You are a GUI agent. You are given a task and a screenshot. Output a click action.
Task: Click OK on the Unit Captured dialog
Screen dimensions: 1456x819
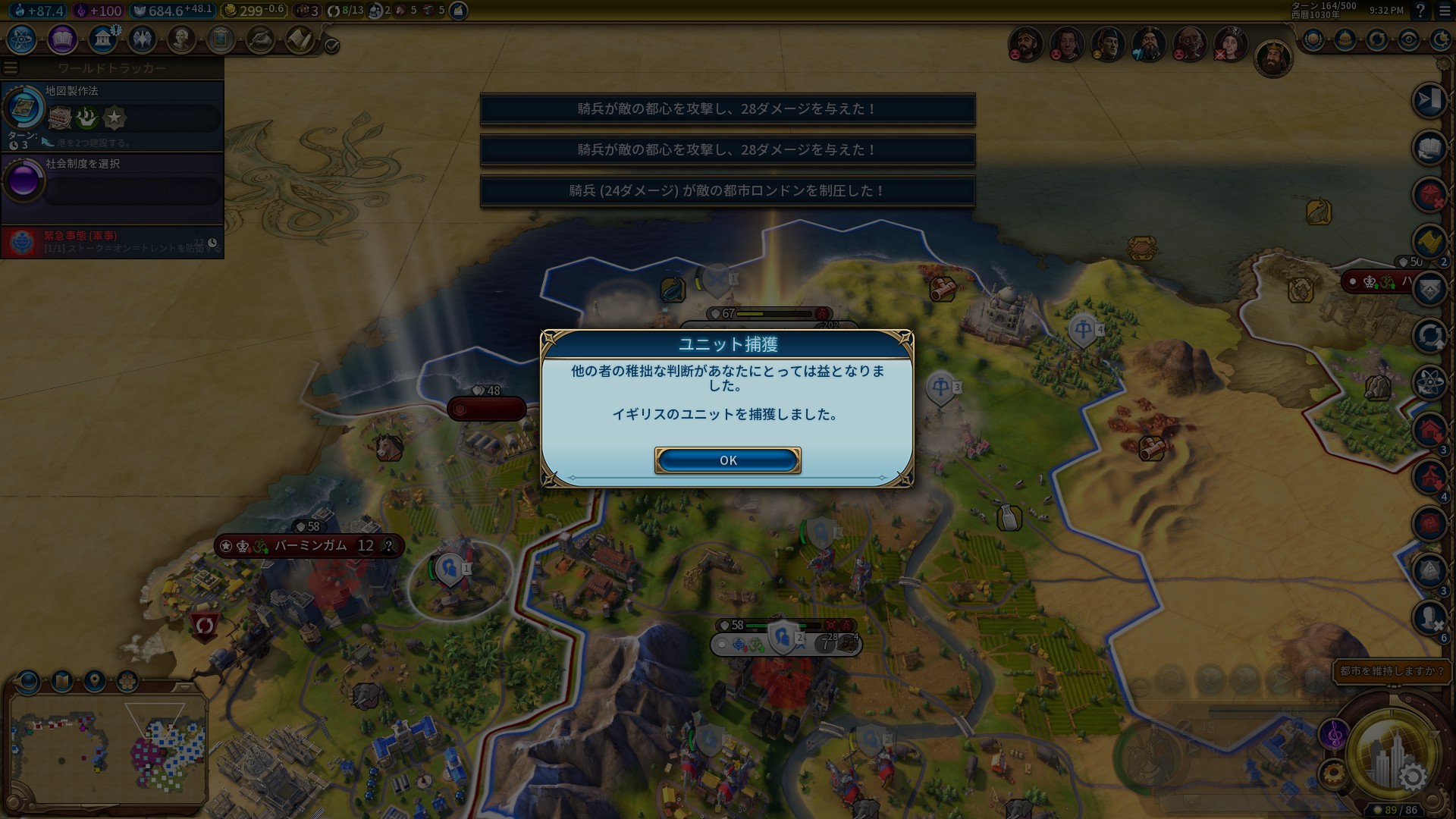click(726, 460)
